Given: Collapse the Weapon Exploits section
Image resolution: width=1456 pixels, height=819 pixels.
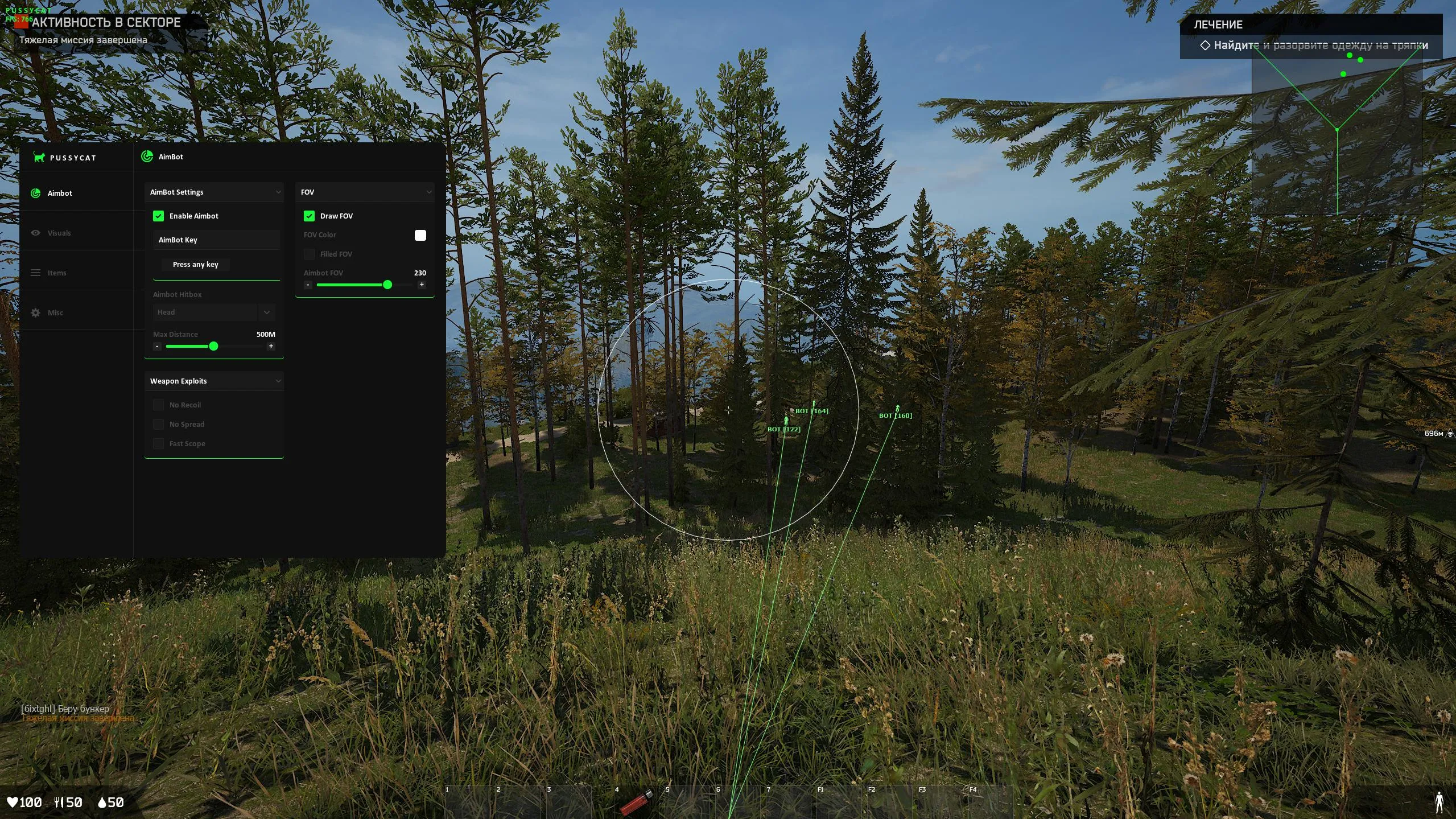Looking at the screenshot, I should point(278,381).
